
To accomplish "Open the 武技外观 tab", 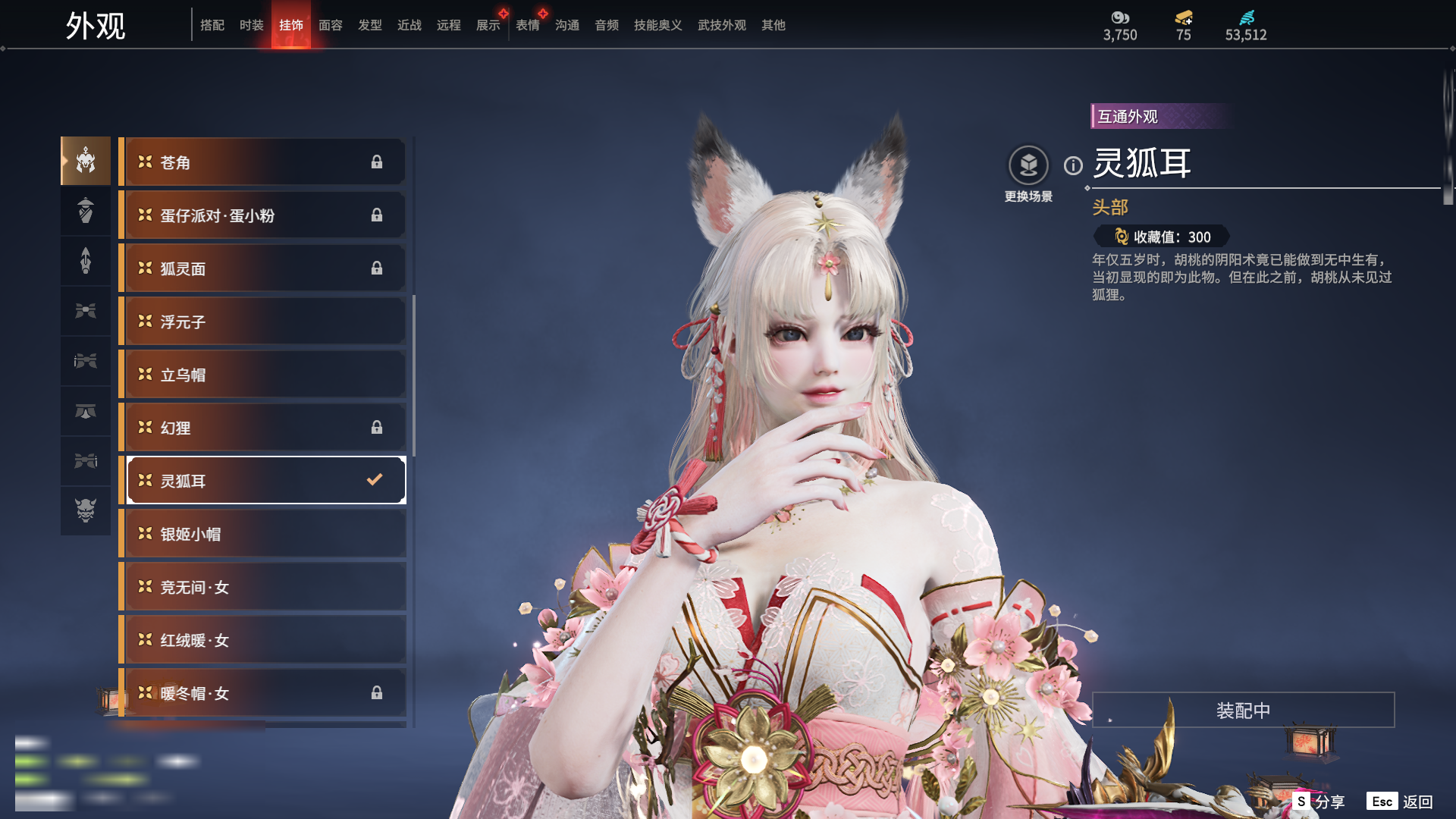I will [x=721, y=25].
